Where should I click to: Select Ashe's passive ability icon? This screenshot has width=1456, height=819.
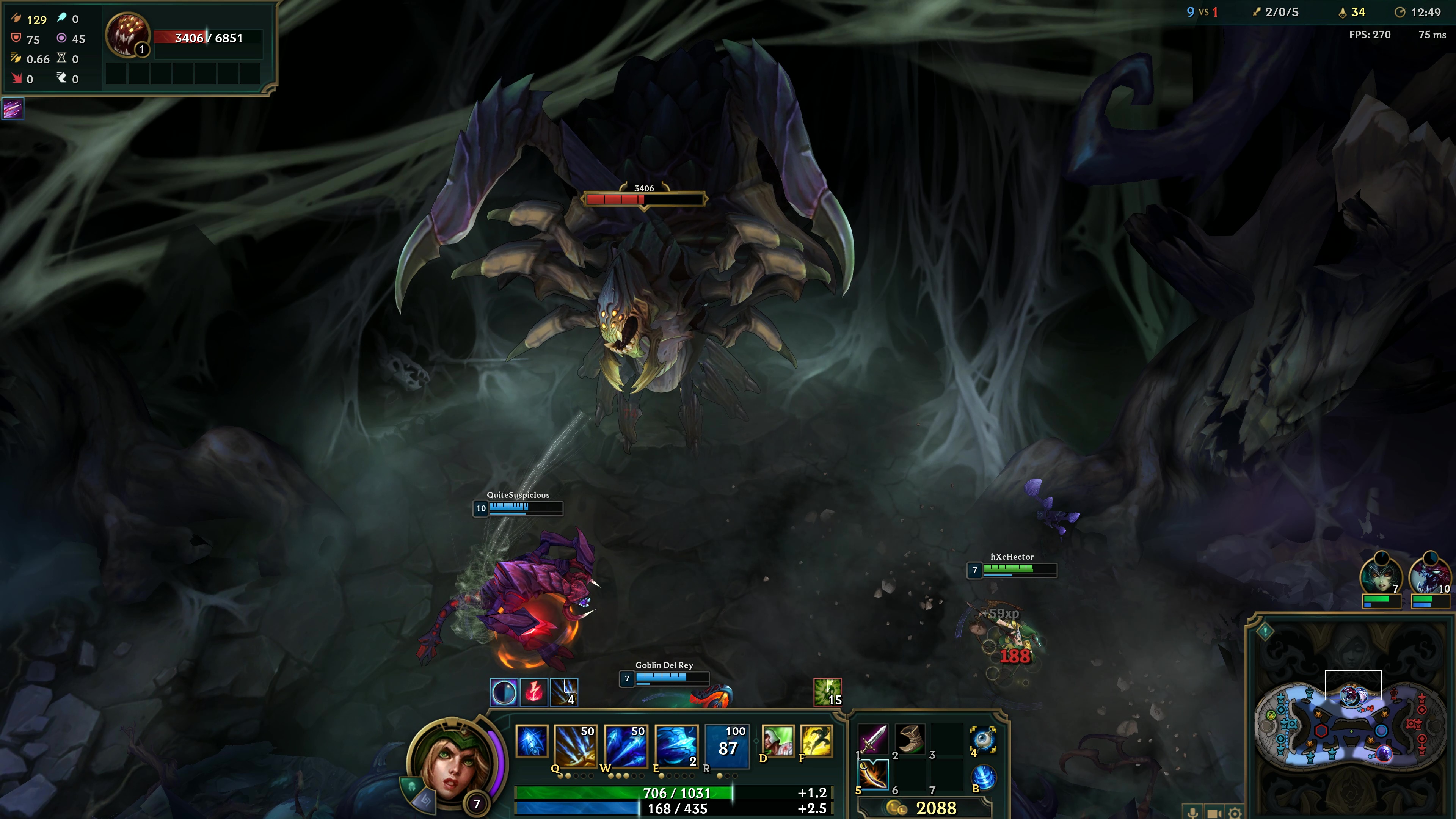[x=531, y=741]
